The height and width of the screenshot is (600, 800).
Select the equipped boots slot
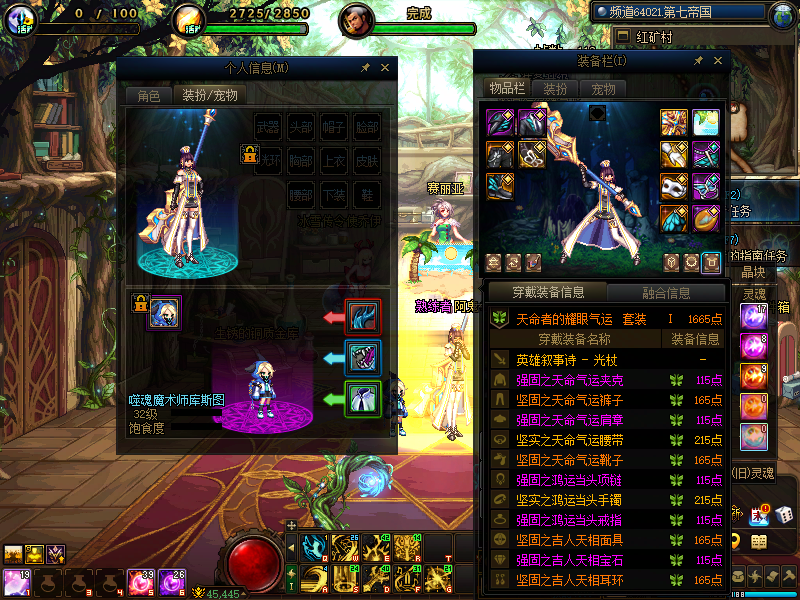click(x=500, y=187)
